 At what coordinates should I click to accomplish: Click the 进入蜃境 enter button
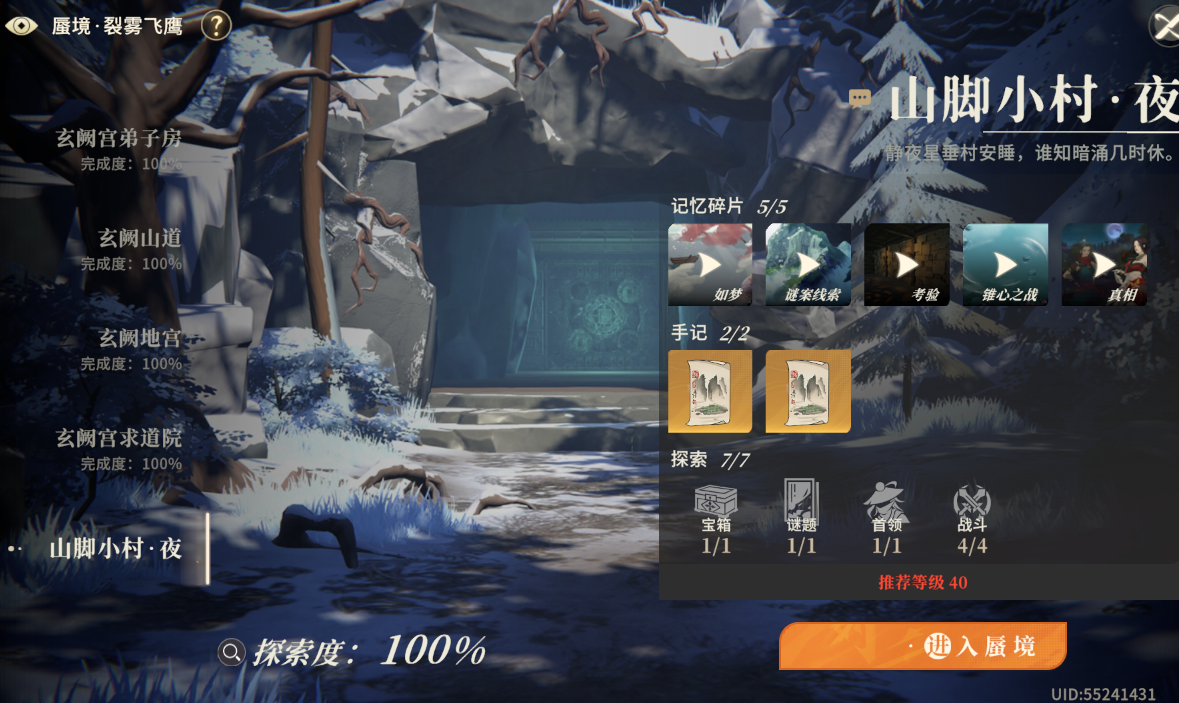click(x=922, y=646)
